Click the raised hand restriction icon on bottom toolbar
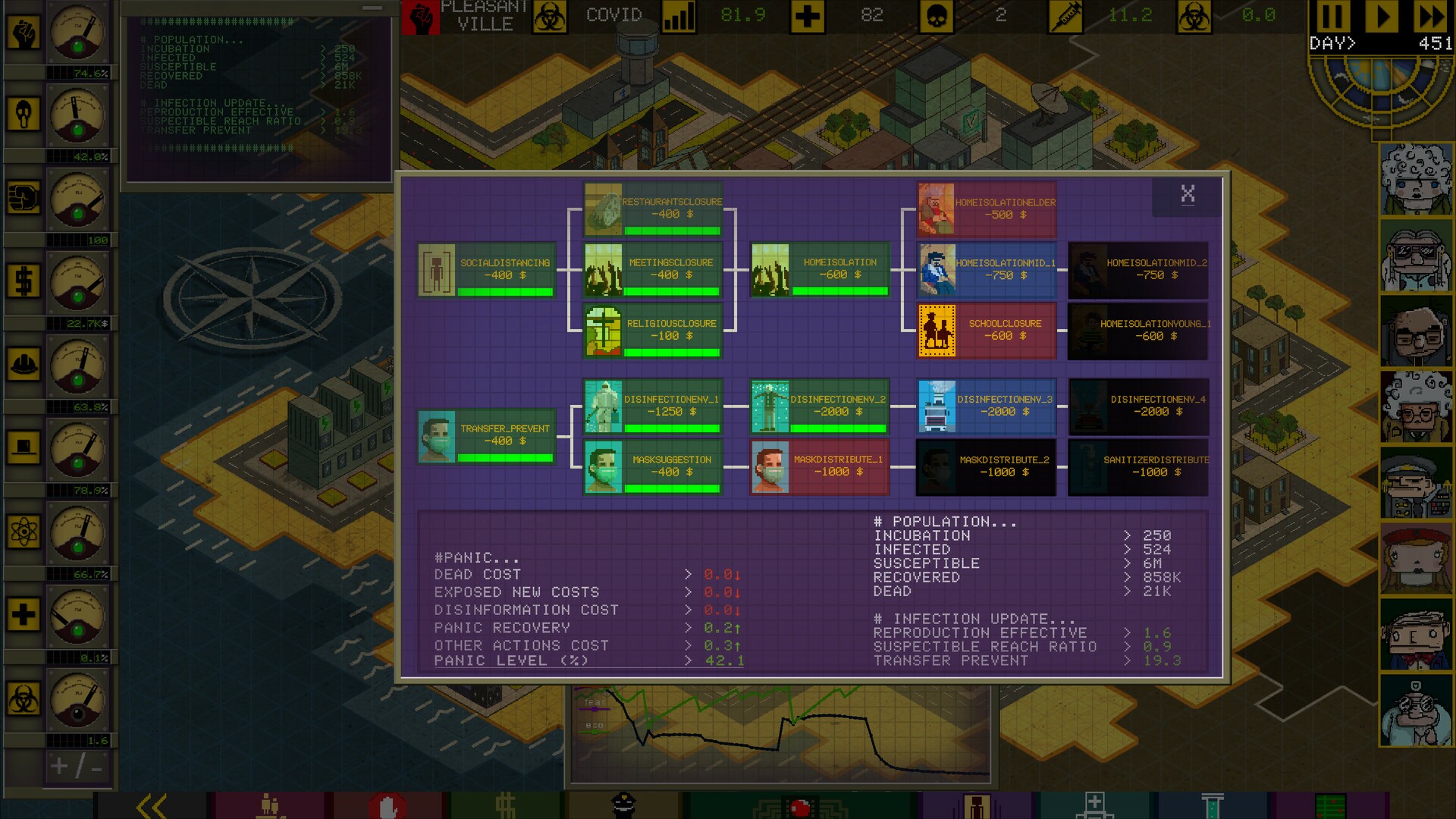Screen dimensions: 1456x819 (x=388, y=805)
